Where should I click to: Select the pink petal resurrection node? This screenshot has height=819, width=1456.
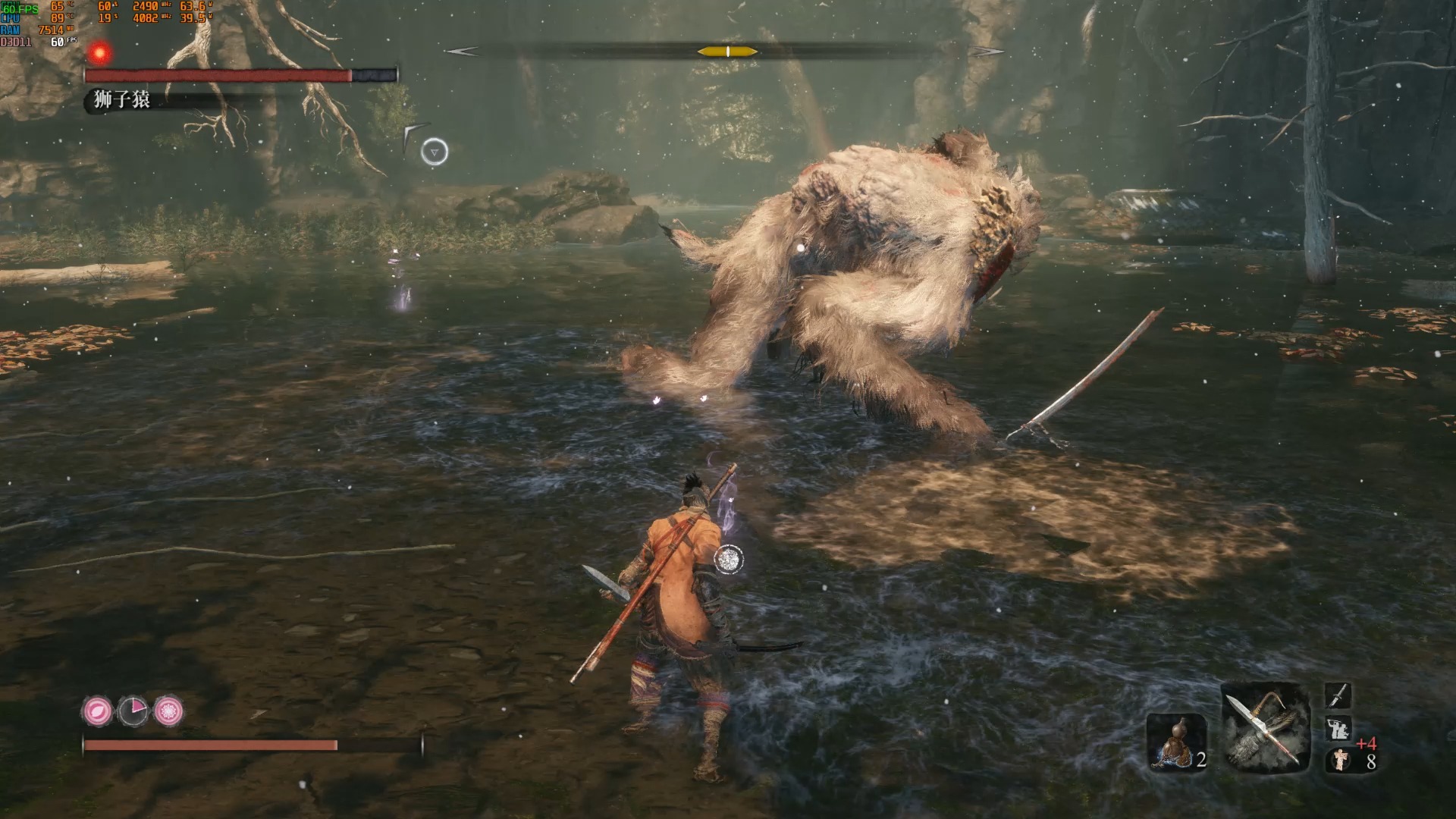(x=97, y=711)
